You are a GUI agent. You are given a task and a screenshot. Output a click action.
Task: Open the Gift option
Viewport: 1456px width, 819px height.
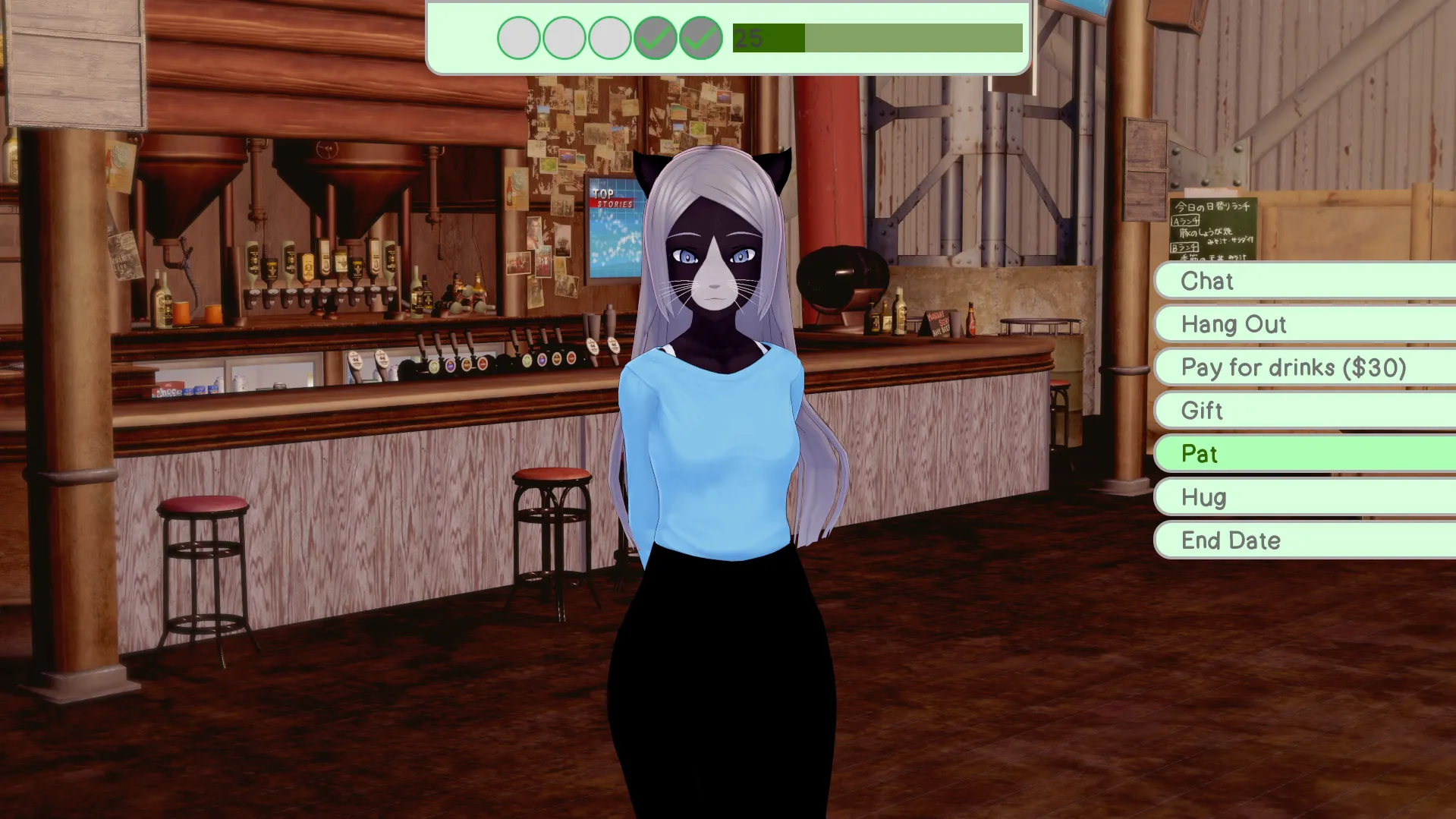pyautogui.click(x=1303, y=411)
